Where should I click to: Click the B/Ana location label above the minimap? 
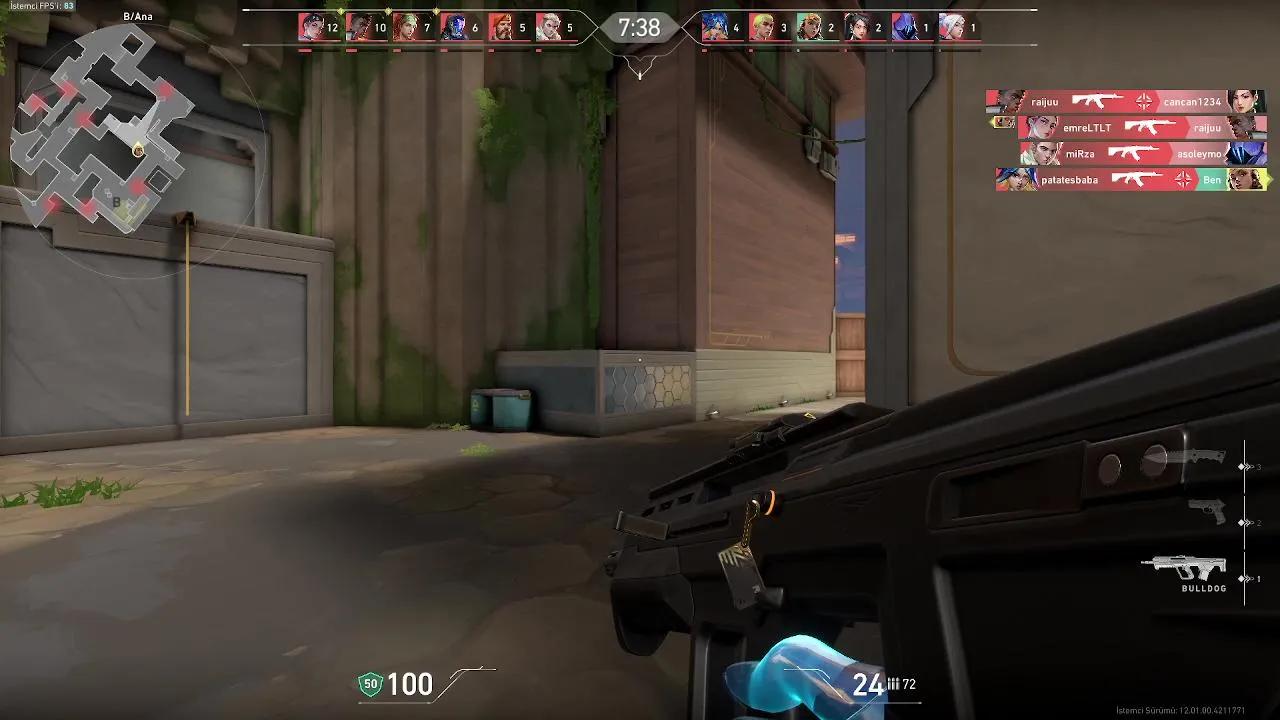137,17
